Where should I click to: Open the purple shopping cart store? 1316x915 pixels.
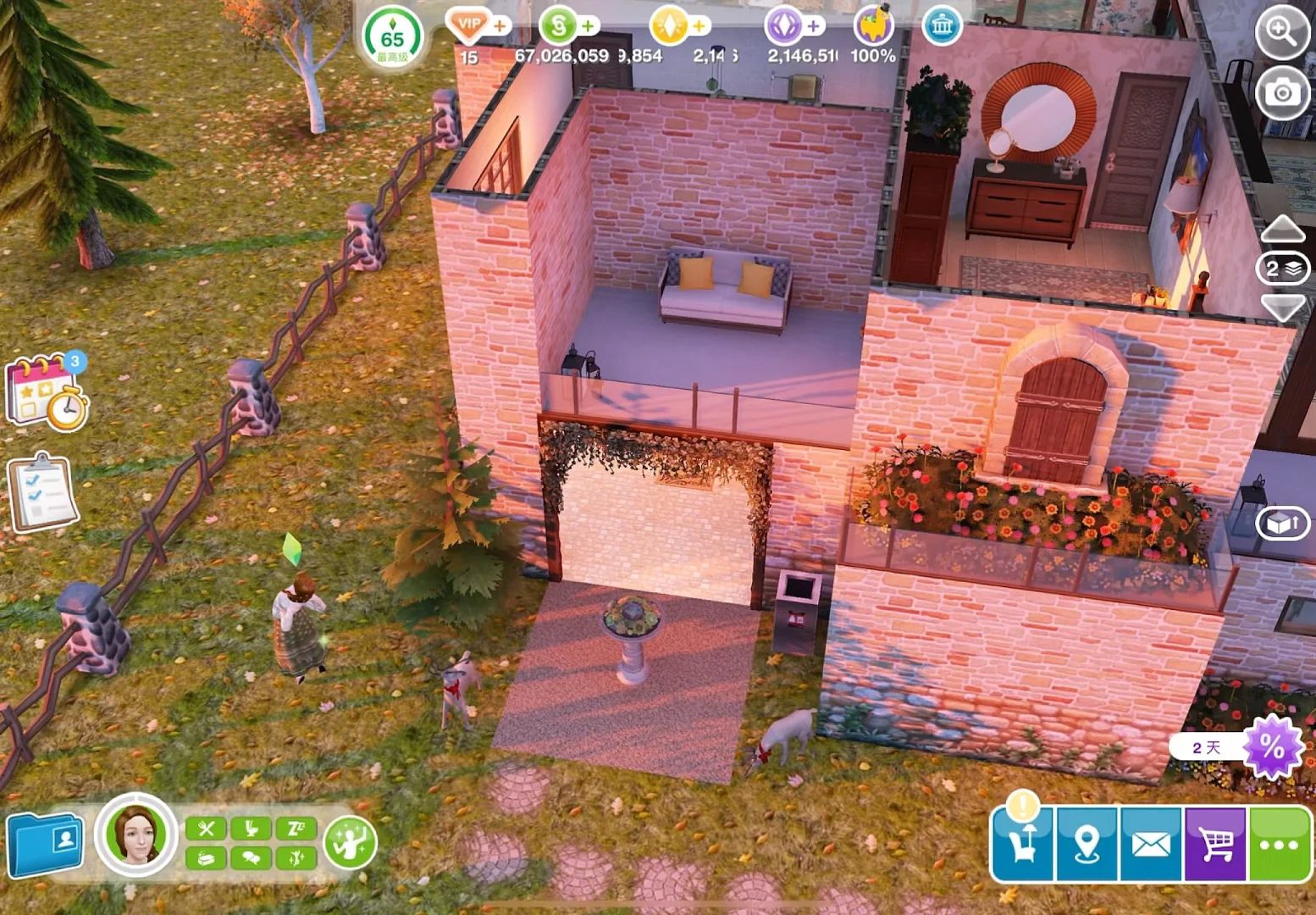click(x=1215, y=844)
